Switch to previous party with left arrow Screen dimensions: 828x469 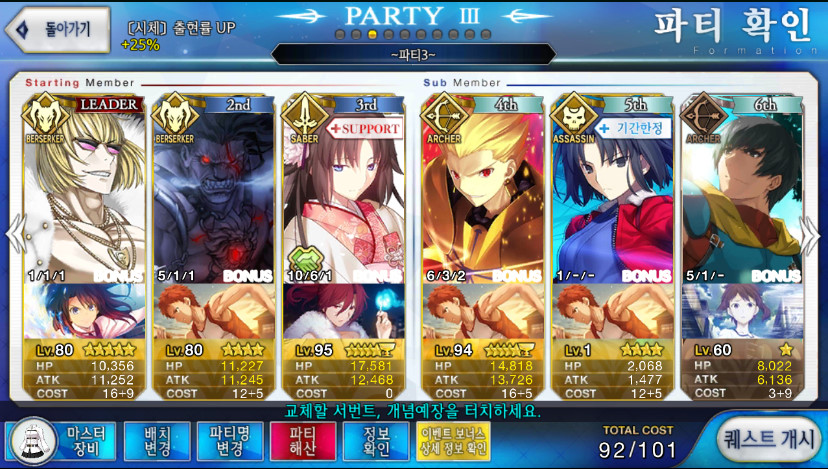[14, 236]
